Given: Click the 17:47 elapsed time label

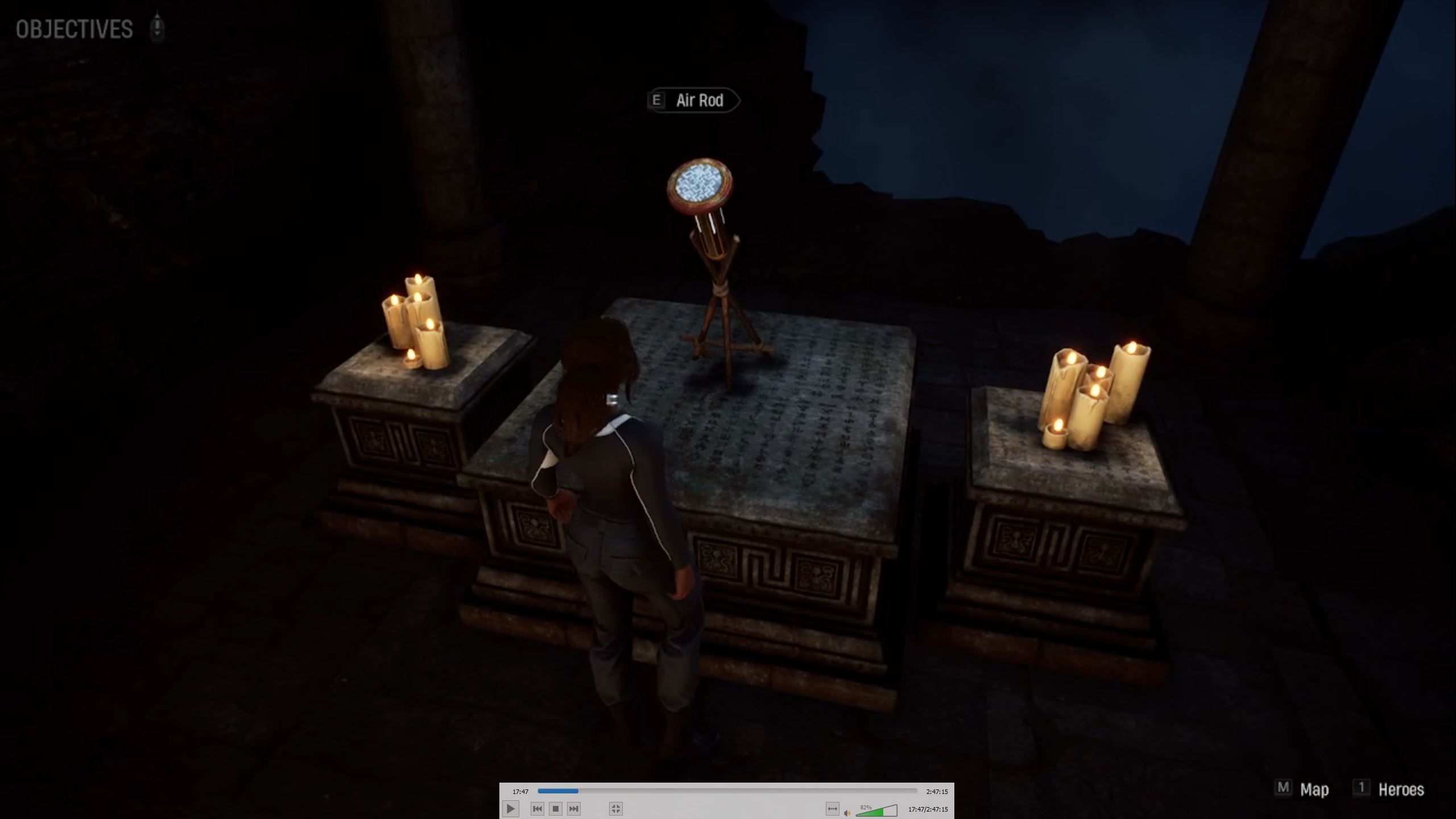Looking at the screenshot, I should click(520, 791).
